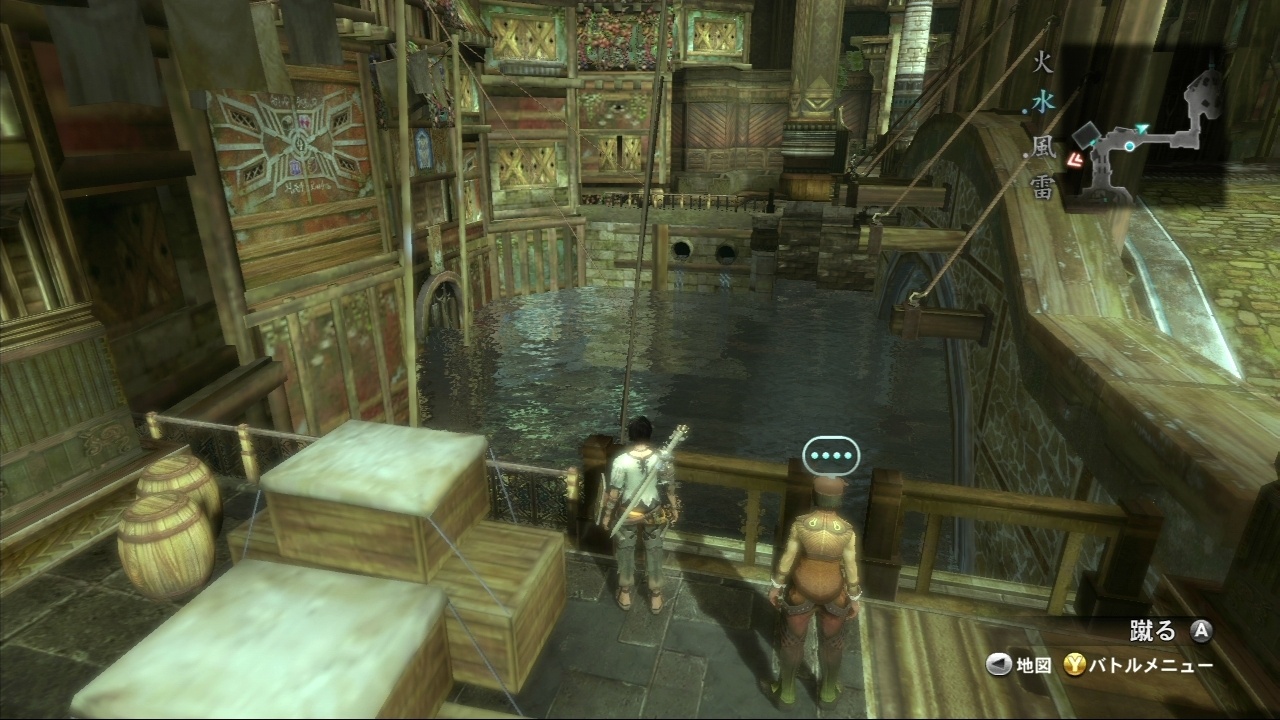Click the red arrow marker on the minimap

tap(1077, 158)
